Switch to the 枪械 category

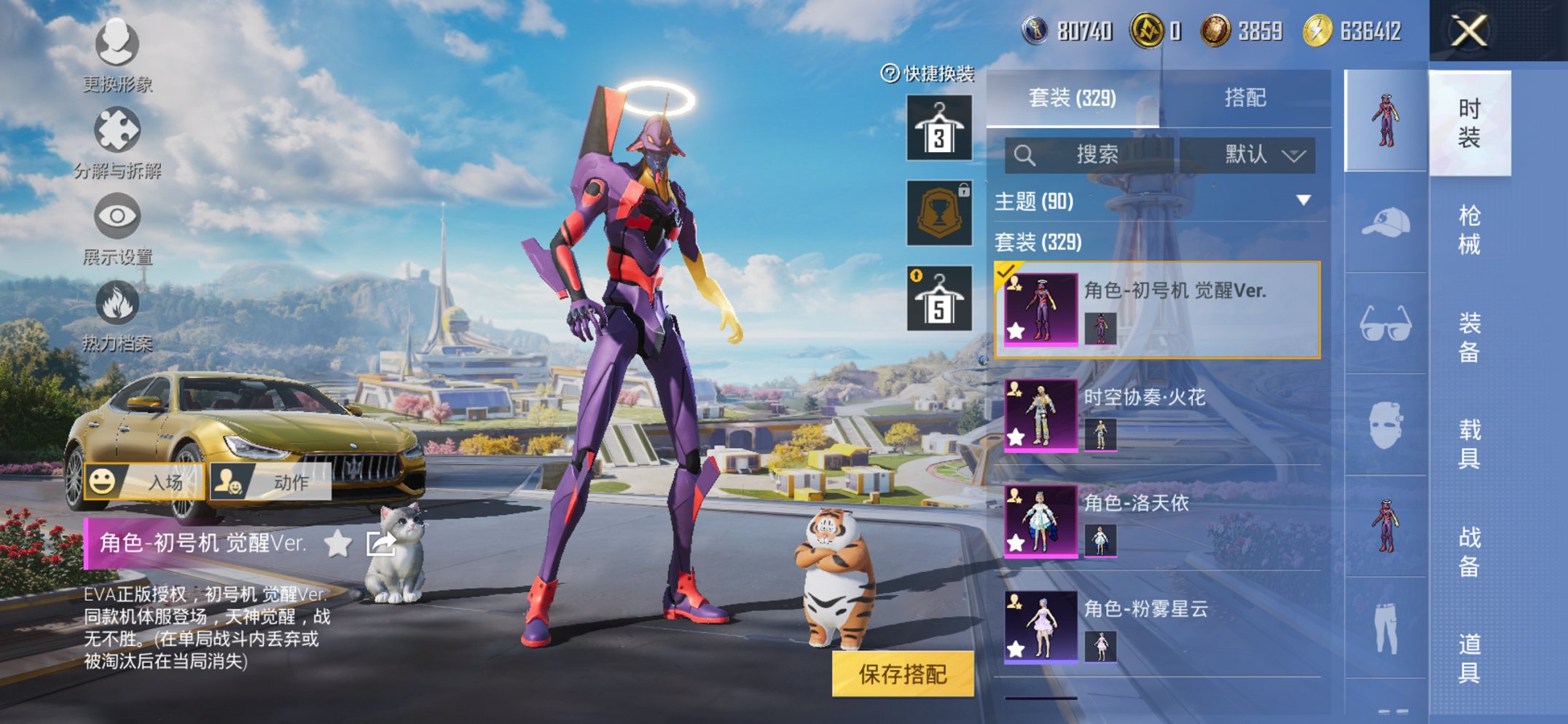(x=1469, y=229)
